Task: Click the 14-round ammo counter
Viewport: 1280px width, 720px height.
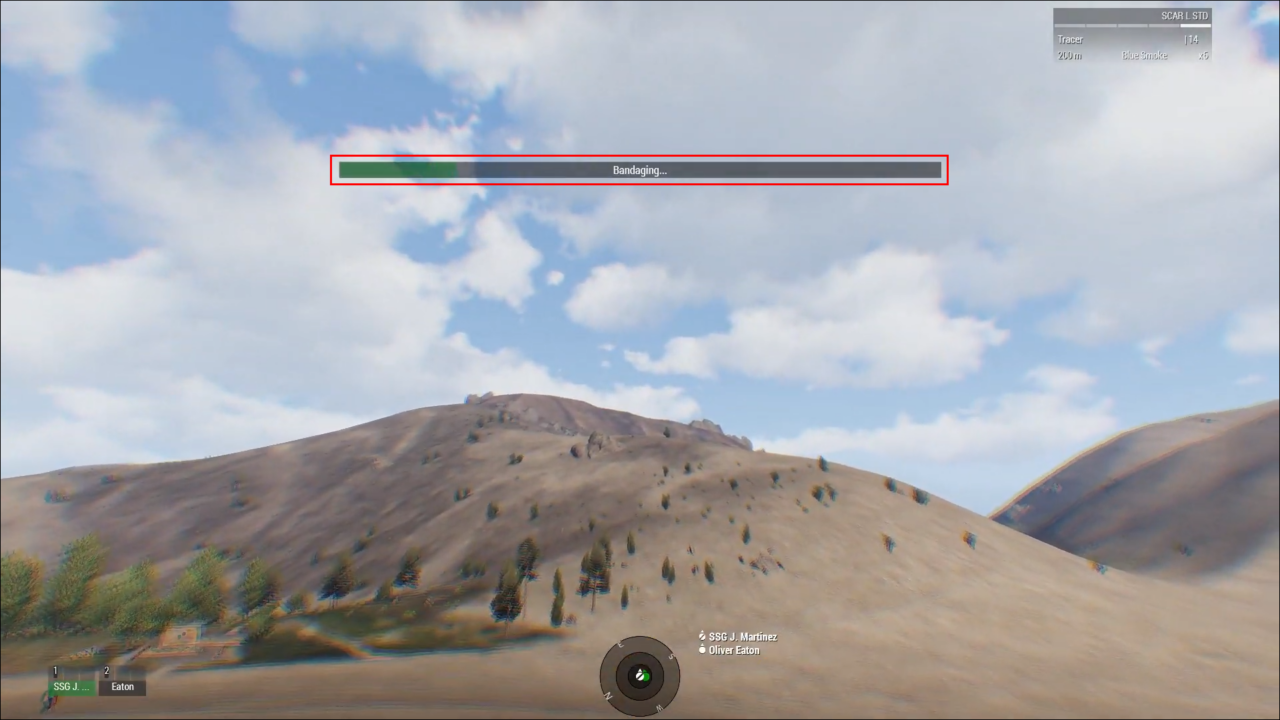Action: click(1192, 39)
